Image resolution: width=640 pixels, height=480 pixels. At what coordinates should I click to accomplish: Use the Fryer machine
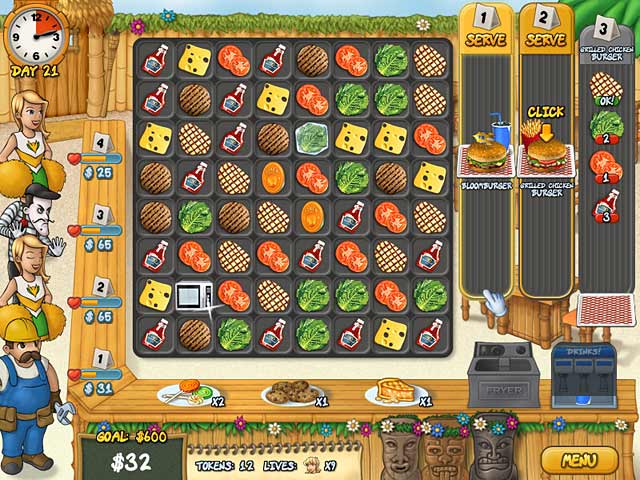click(503, 375)
